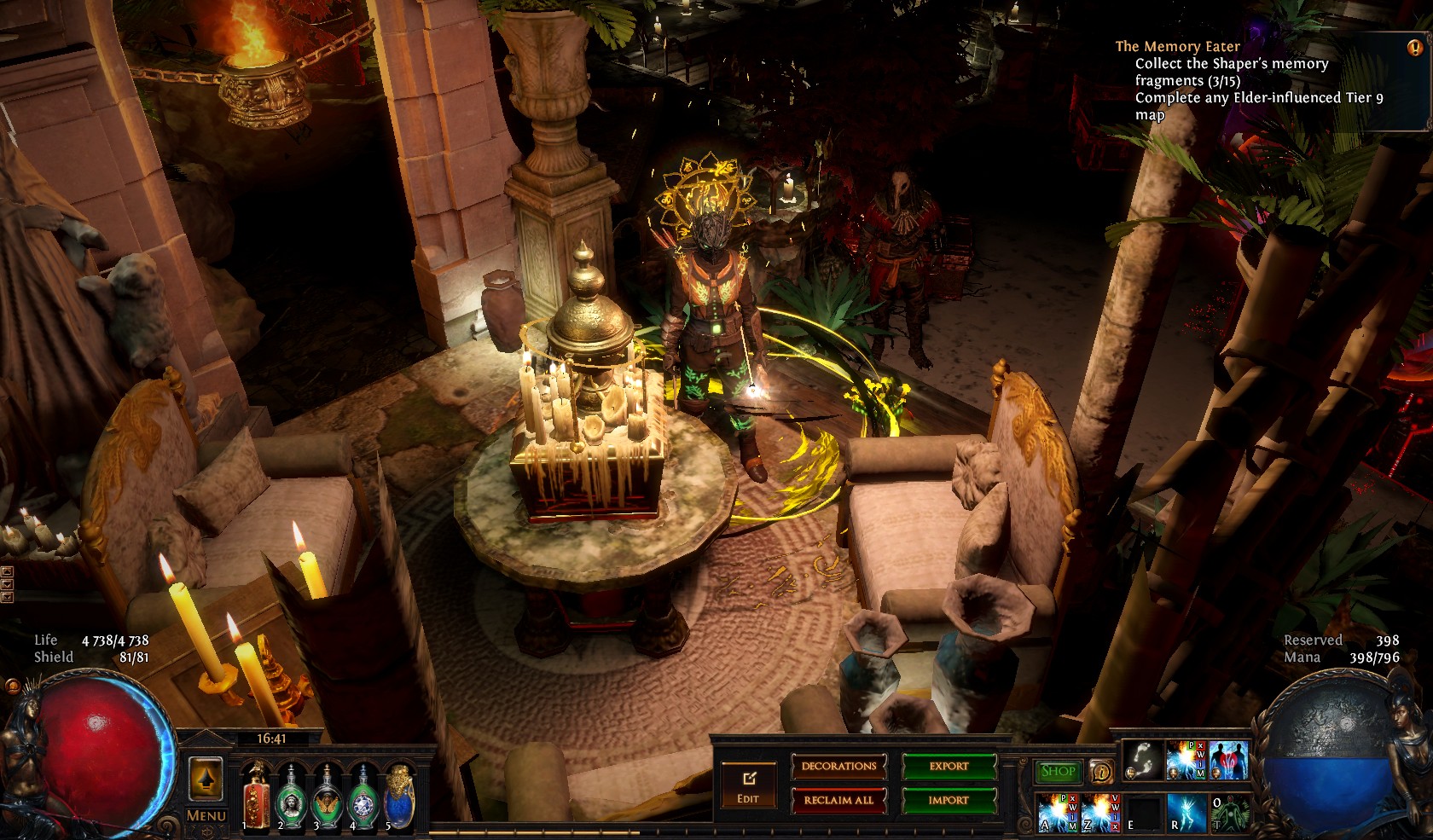Select the two-figures link skill icon

[x=1228, y=761]
